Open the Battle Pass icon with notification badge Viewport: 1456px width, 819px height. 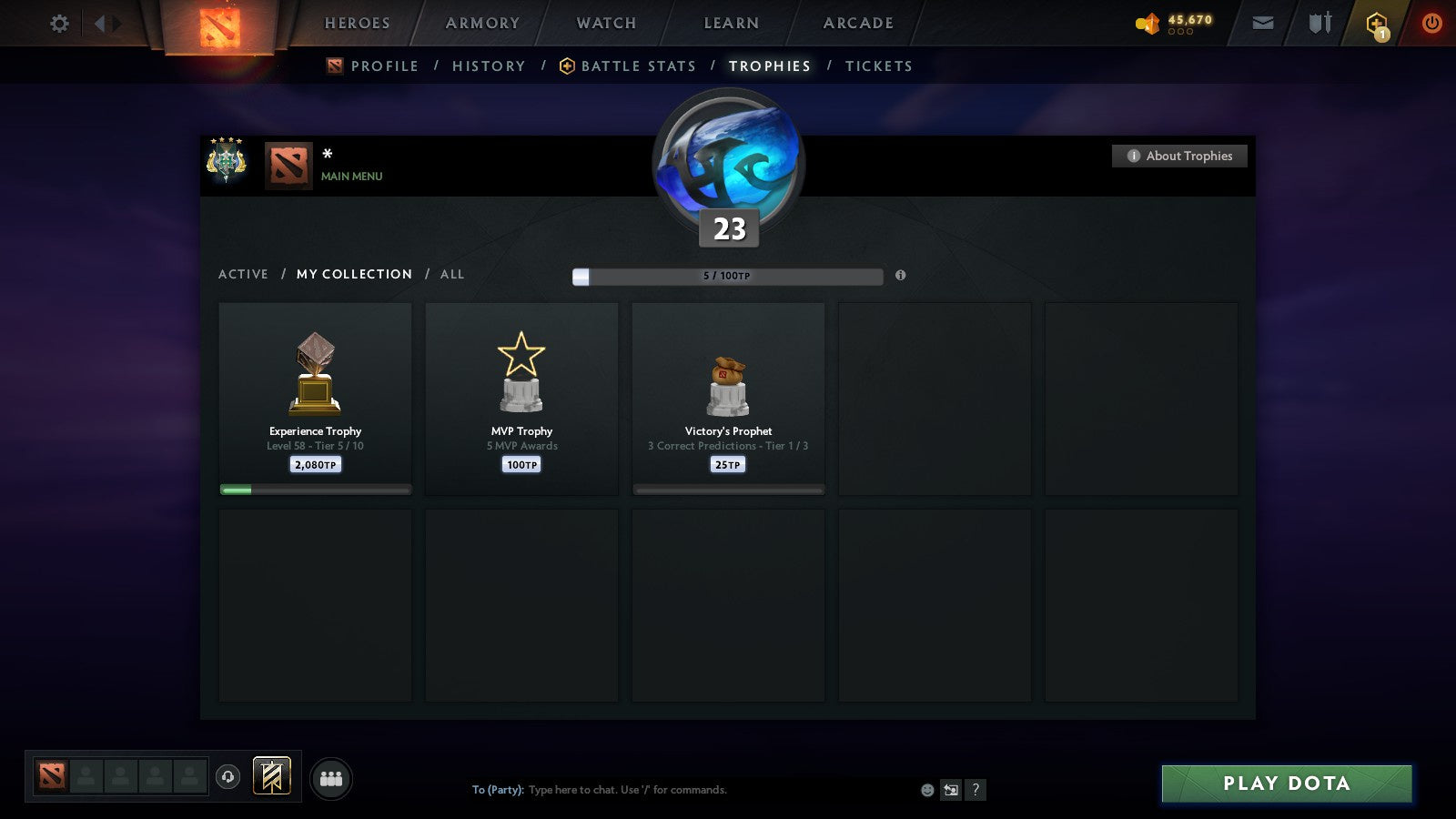[1376, 23]
